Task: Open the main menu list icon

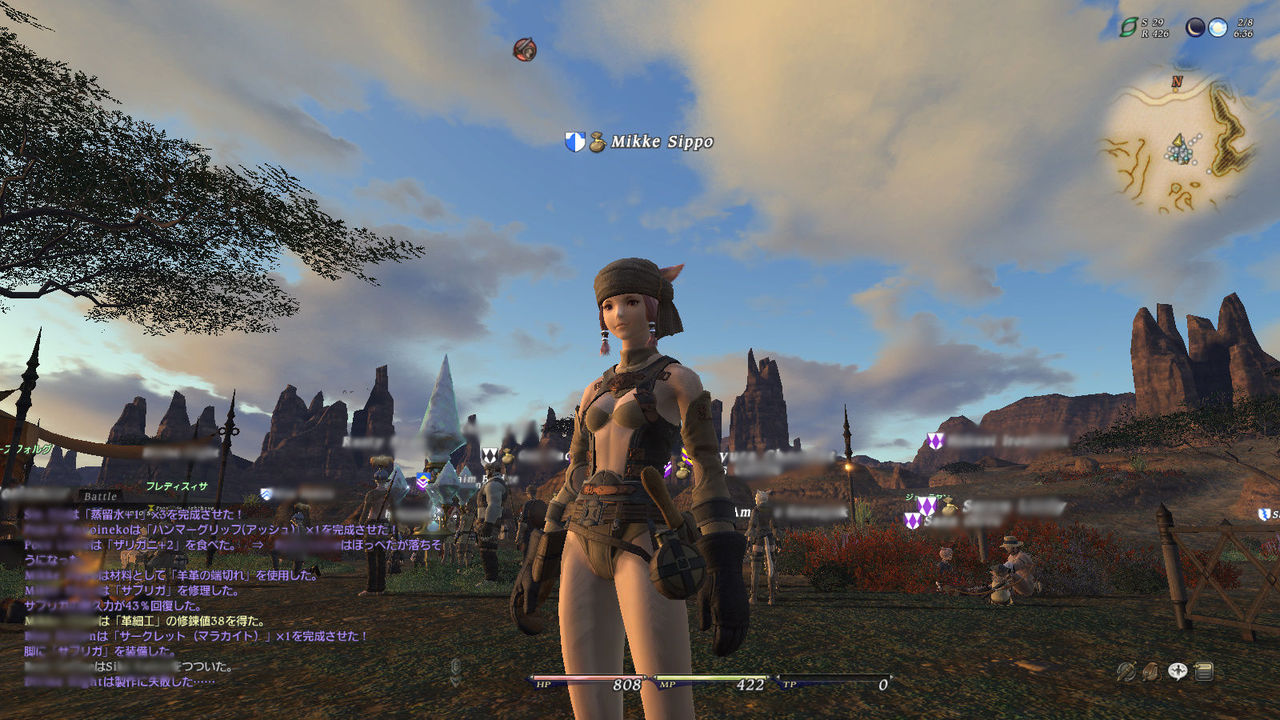Action: point(1204,672)
